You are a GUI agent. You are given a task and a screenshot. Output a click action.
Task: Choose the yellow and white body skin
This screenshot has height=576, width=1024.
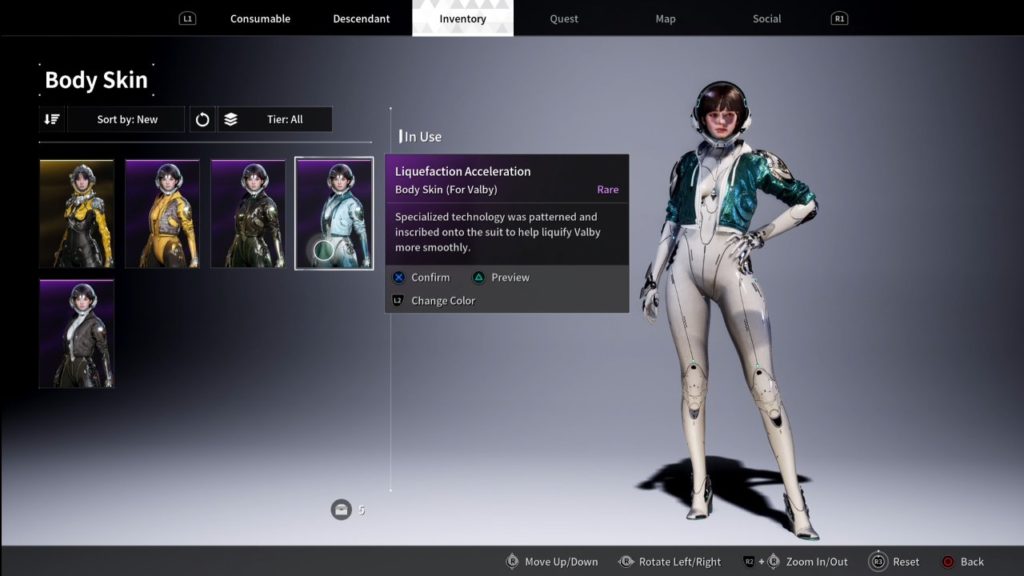pyautogui.click(x=162, y=214)
